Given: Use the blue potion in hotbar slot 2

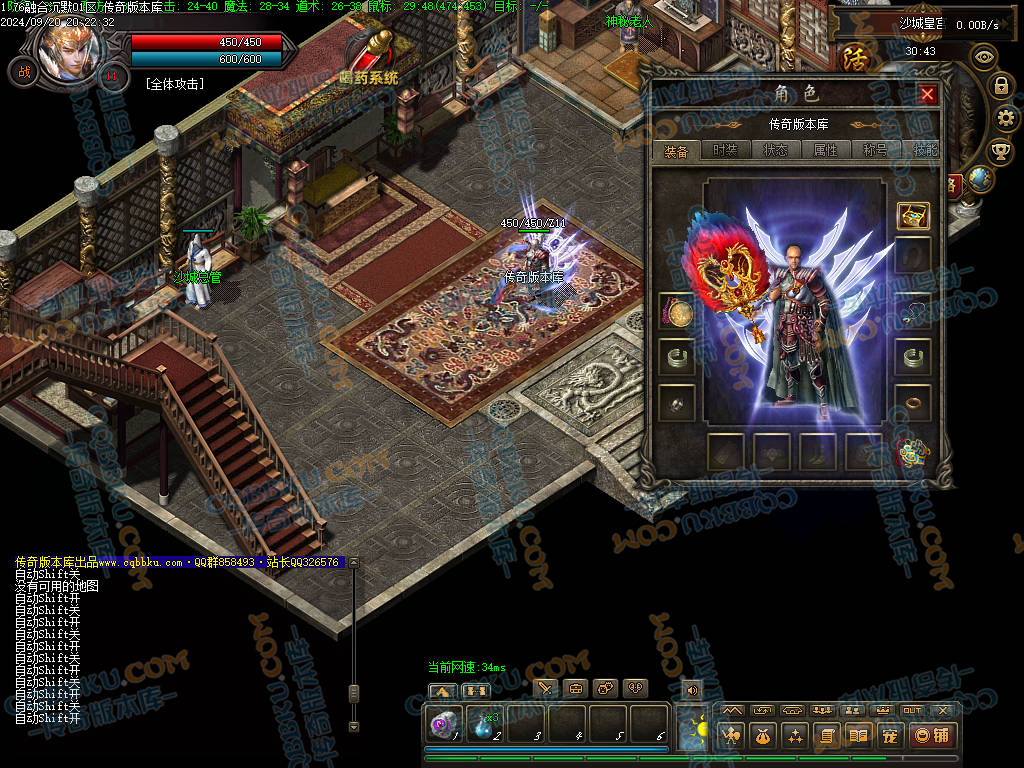Looking at the screenshot, I should point(485,723).
